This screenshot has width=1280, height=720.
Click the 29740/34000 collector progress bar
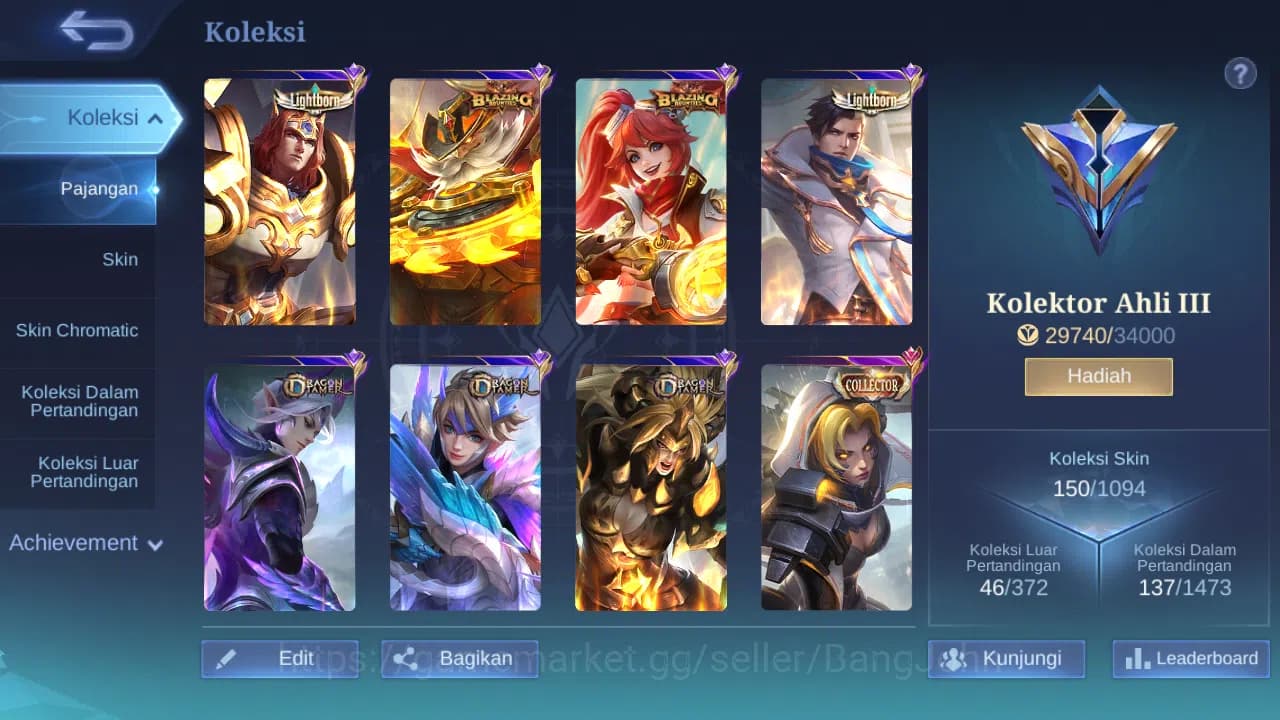point(1098,335)
